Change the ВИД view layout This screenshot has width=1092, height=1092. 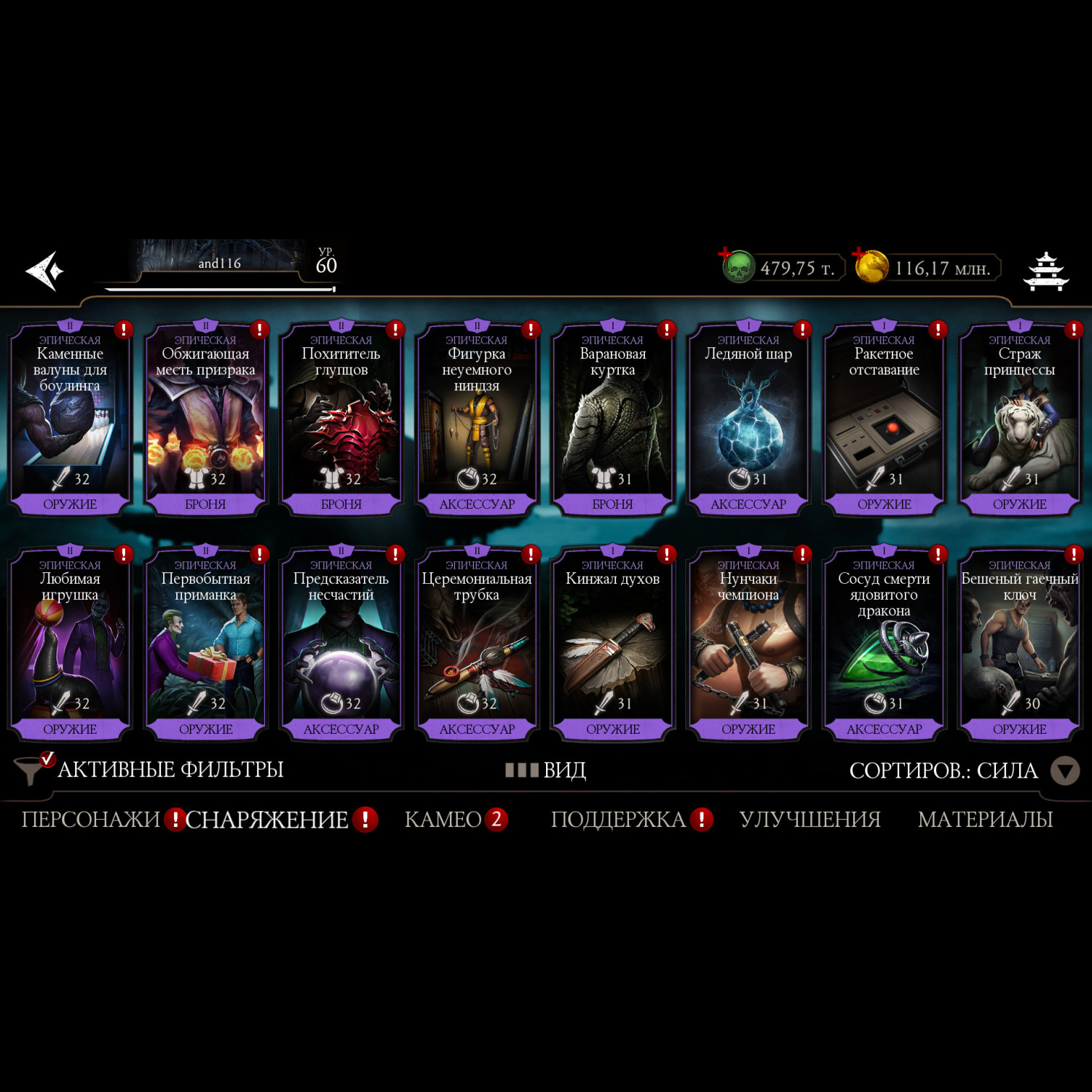[x=546, y=769]
